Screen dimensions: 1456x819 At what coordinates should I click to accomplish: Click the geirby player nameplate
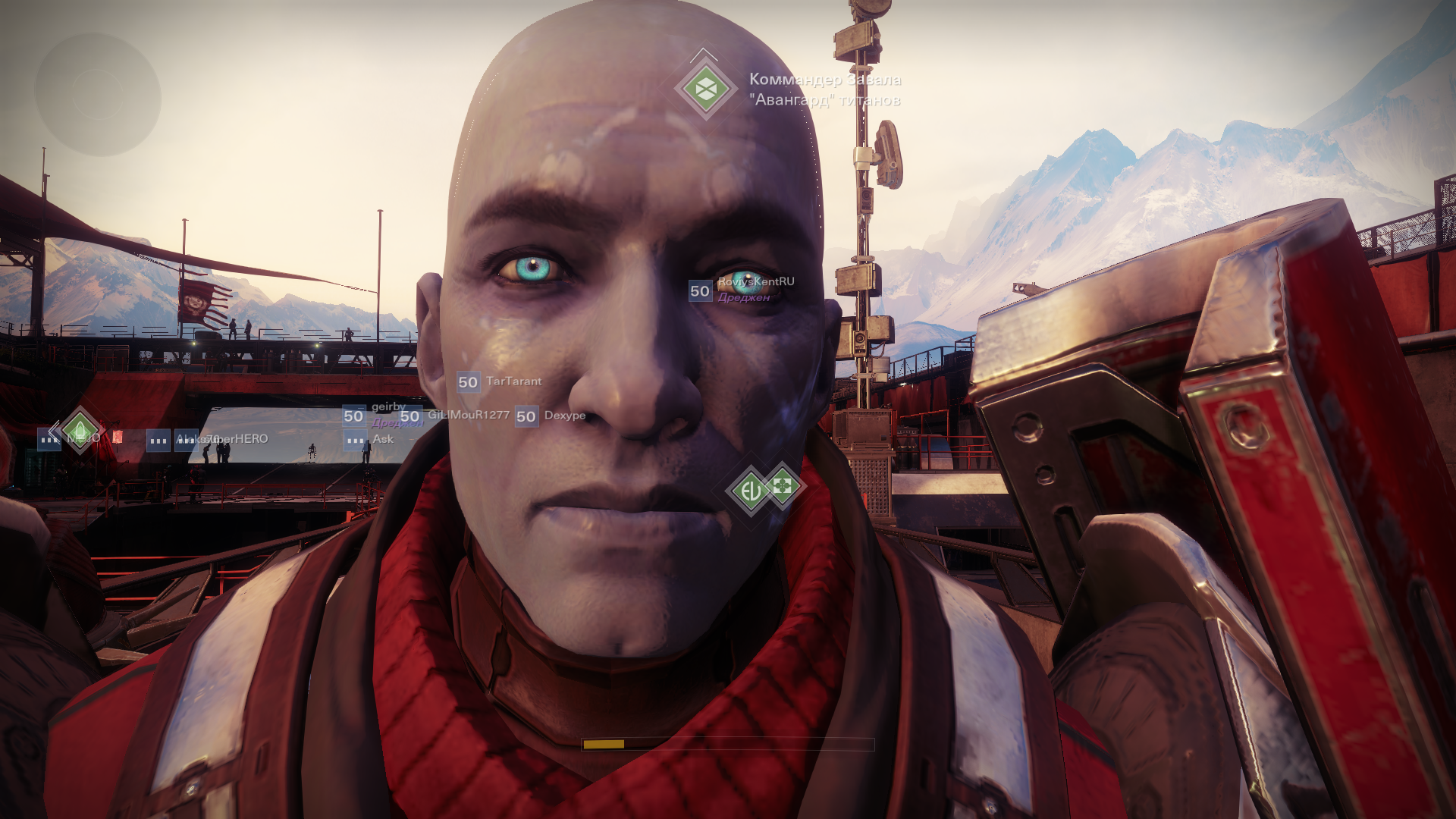pyautogui.click(x=388, y=407)
